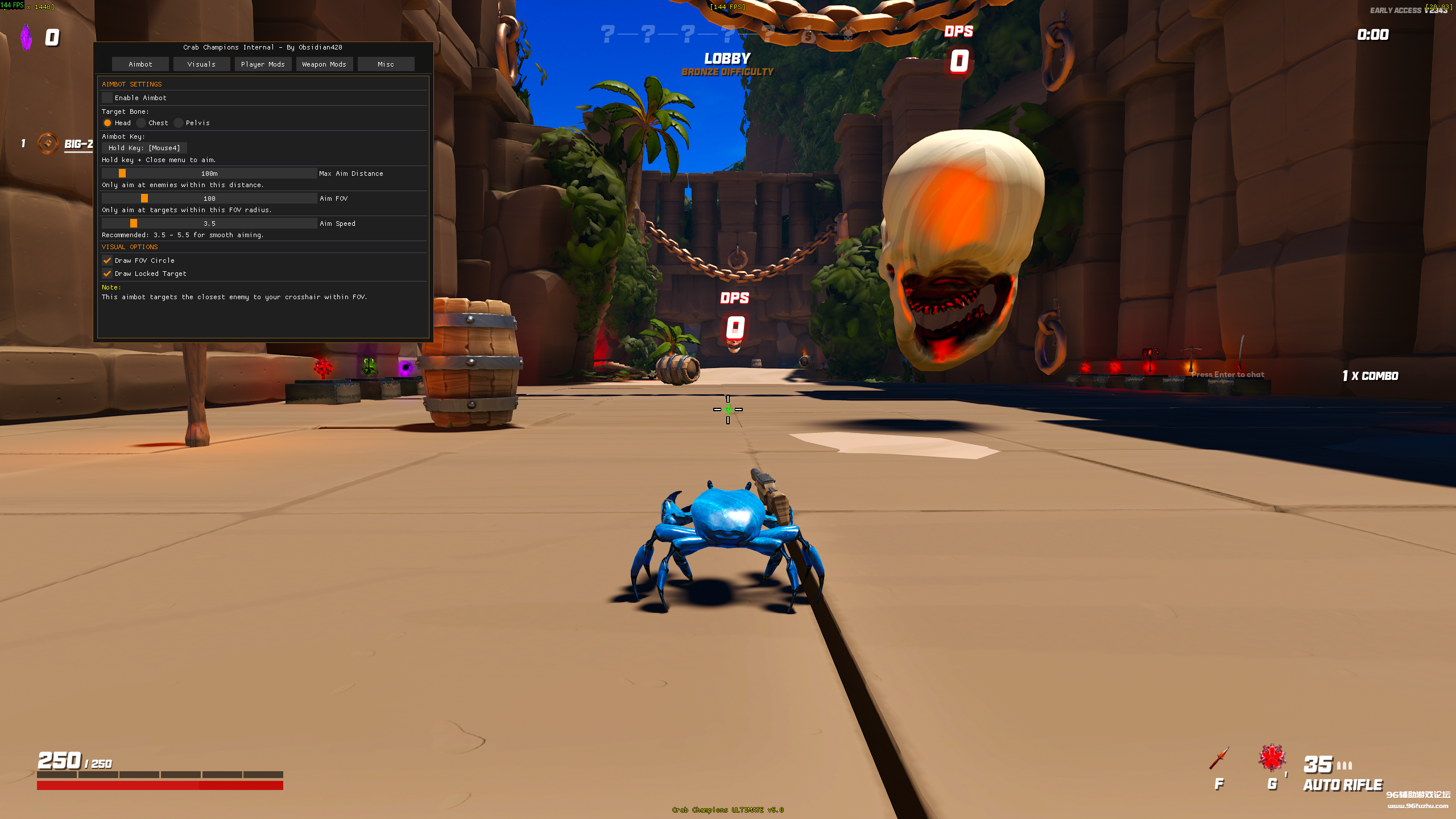Enable the Aimbot checkbox
The image size is (1456, 819).
pos(107,97)
